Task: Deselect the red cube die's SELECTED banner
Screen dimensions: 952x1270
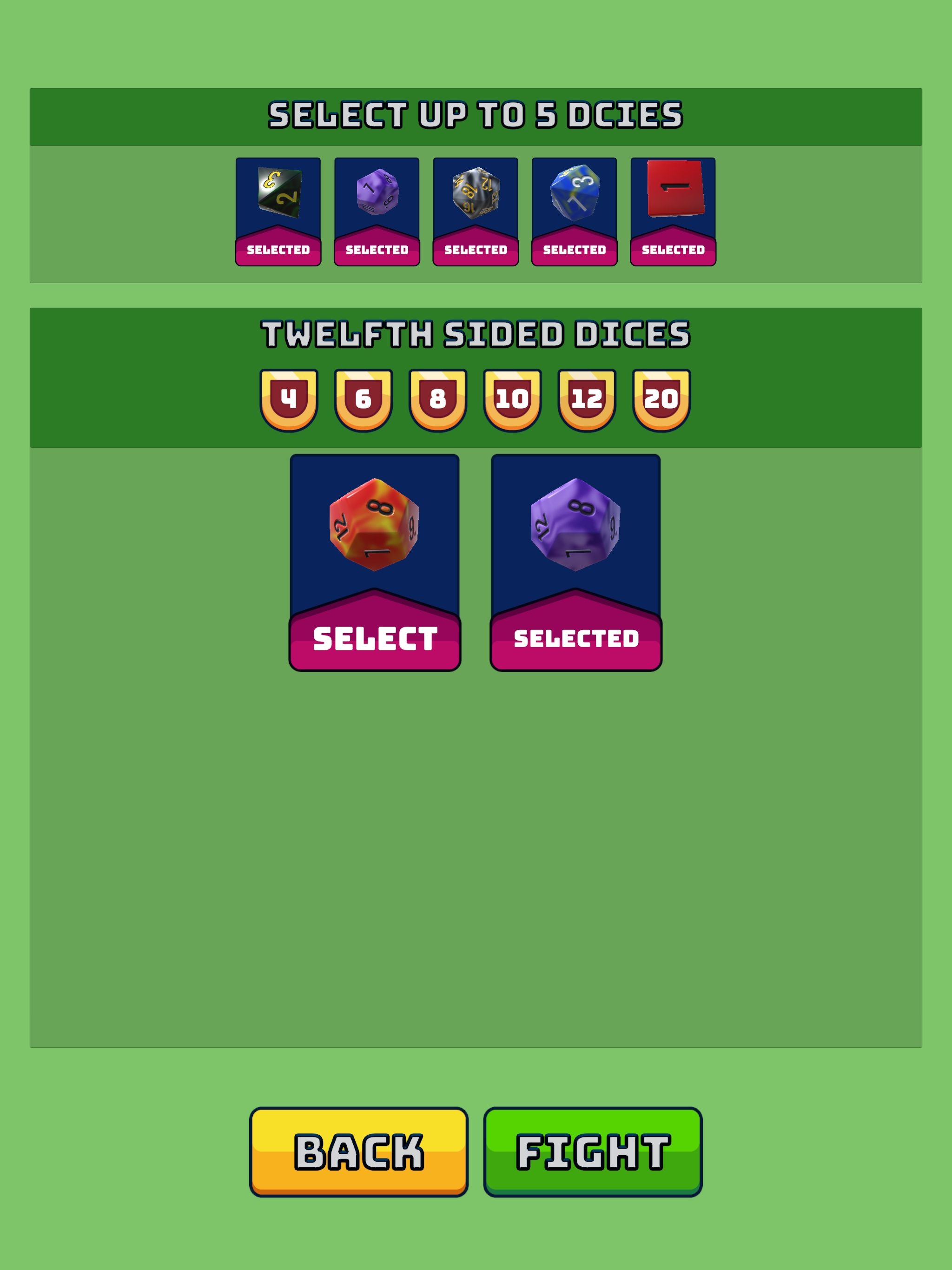Action: (672, 249)
